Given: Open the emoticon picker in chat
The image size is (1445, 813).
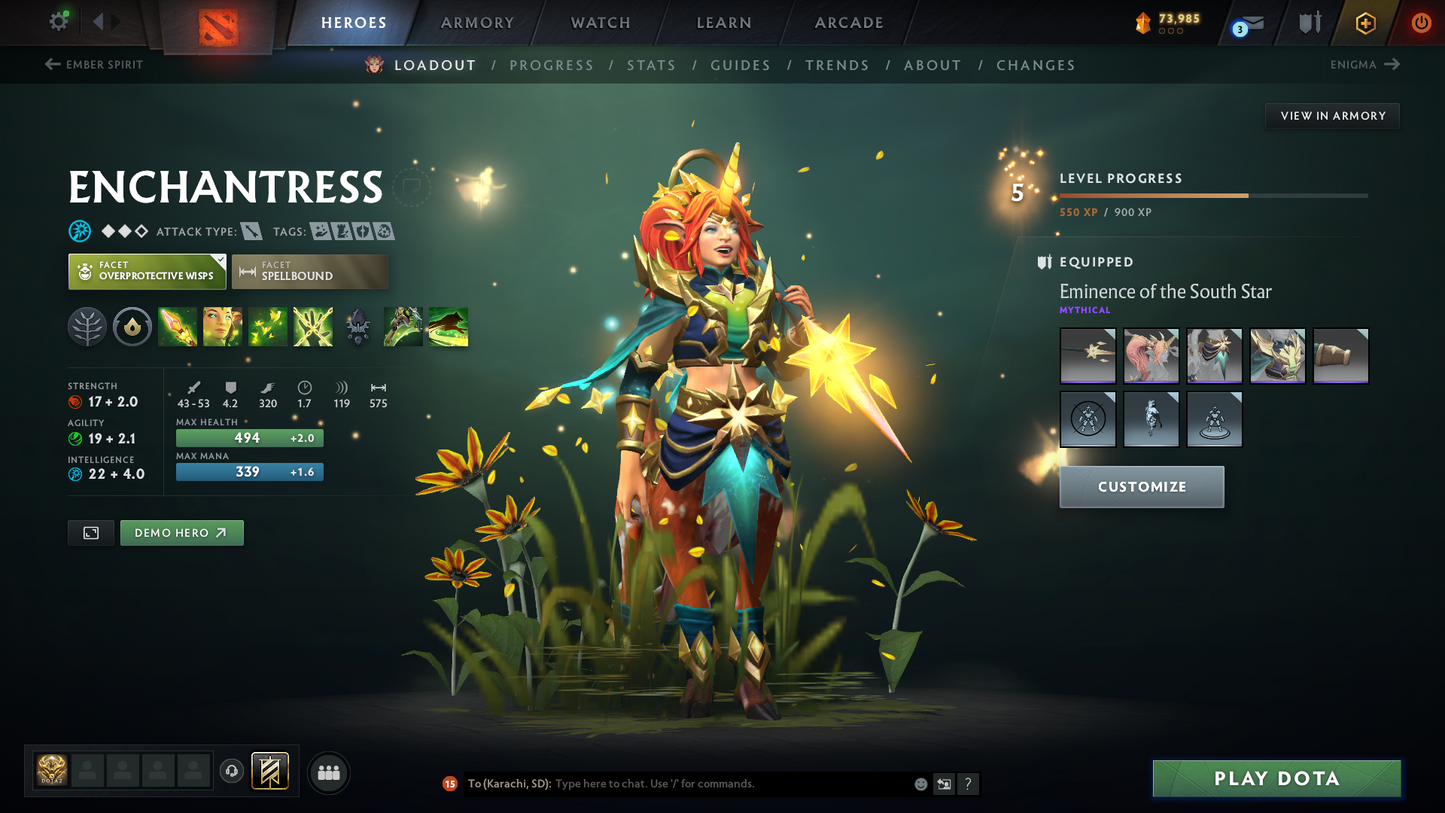Looking at the screenshot, I should [x=919, y=784].
